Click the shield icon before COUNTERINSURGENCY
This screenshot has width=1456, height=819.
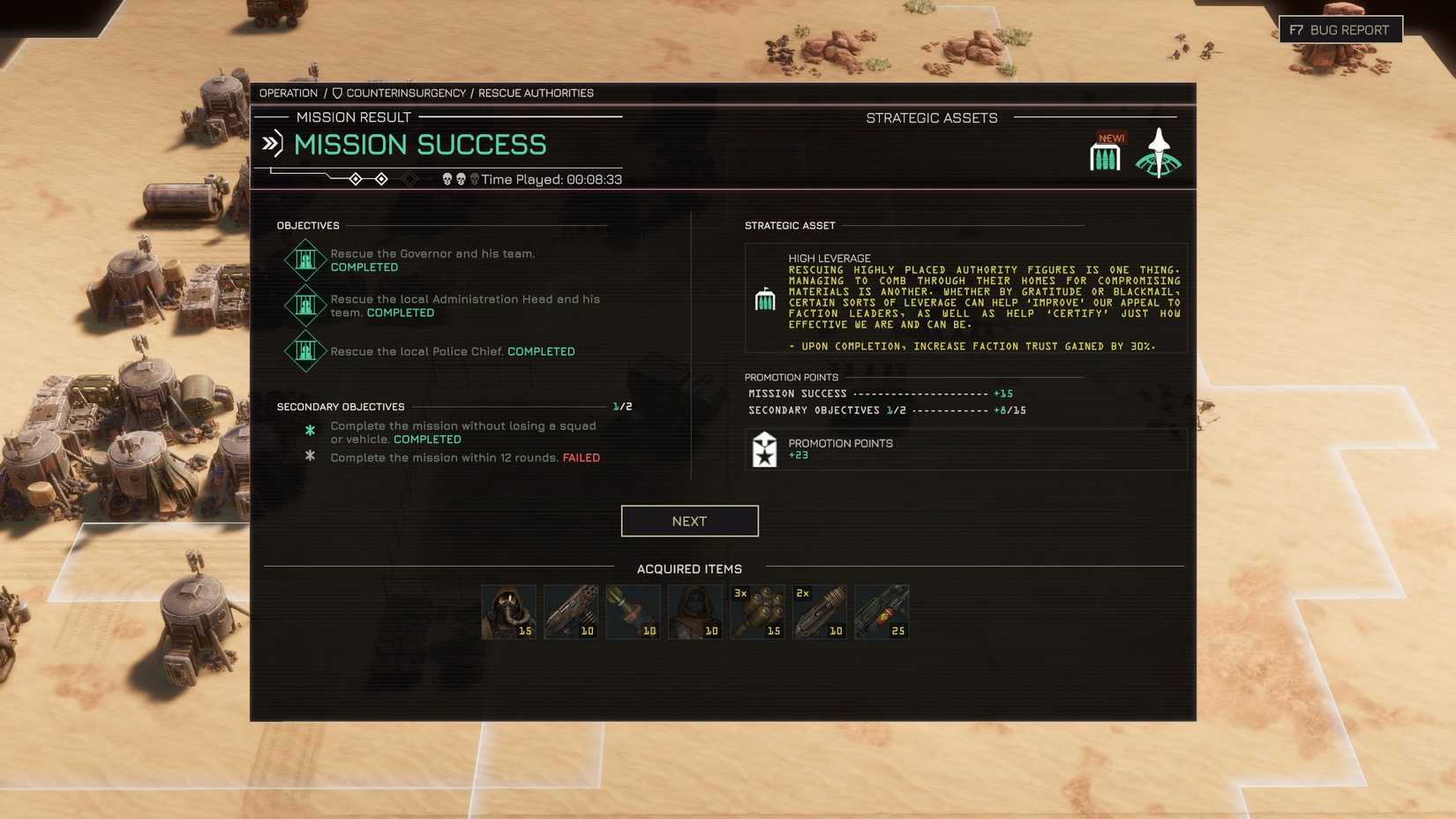click(x=335, y=92)
